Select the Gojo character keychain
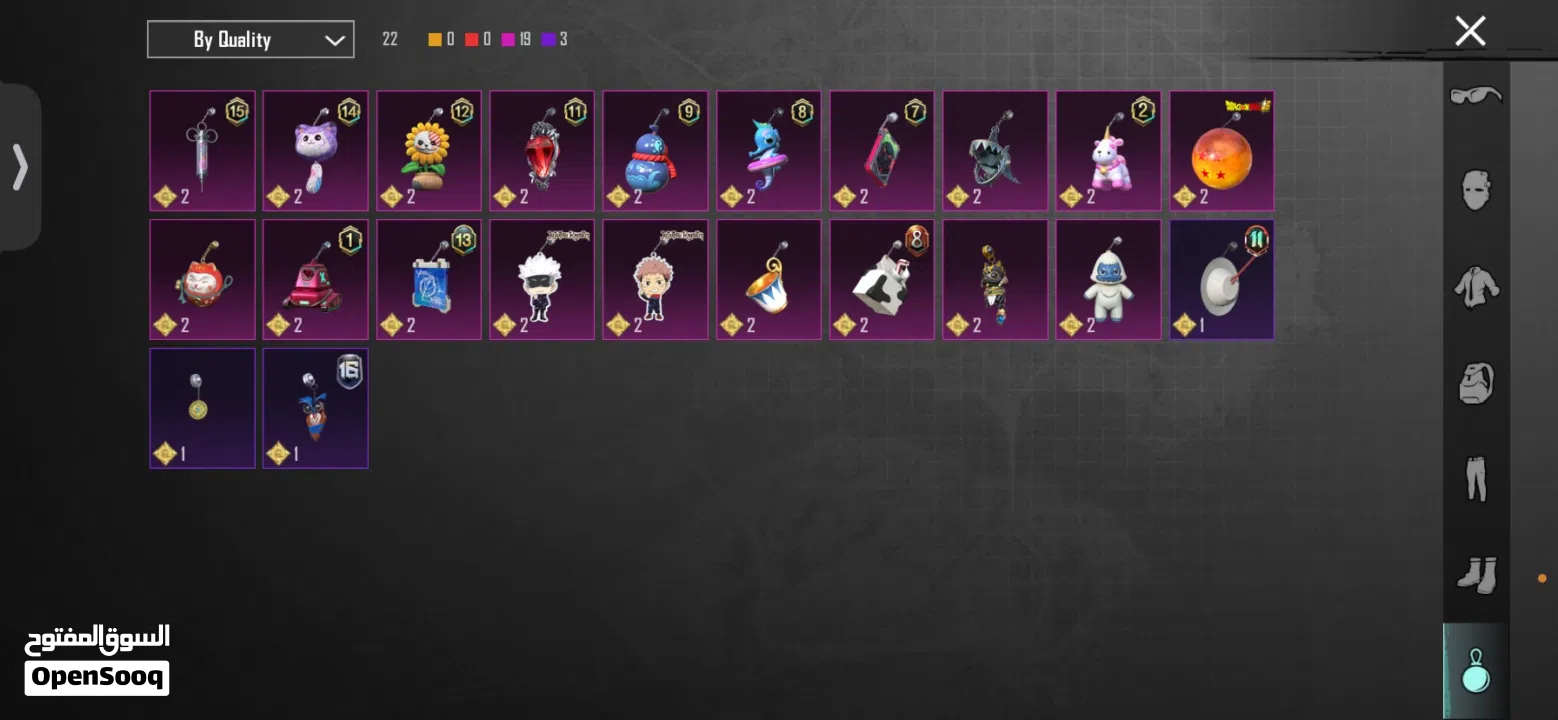The width and height of the screenshot is (1558, 720). click(x=541, y=279)
